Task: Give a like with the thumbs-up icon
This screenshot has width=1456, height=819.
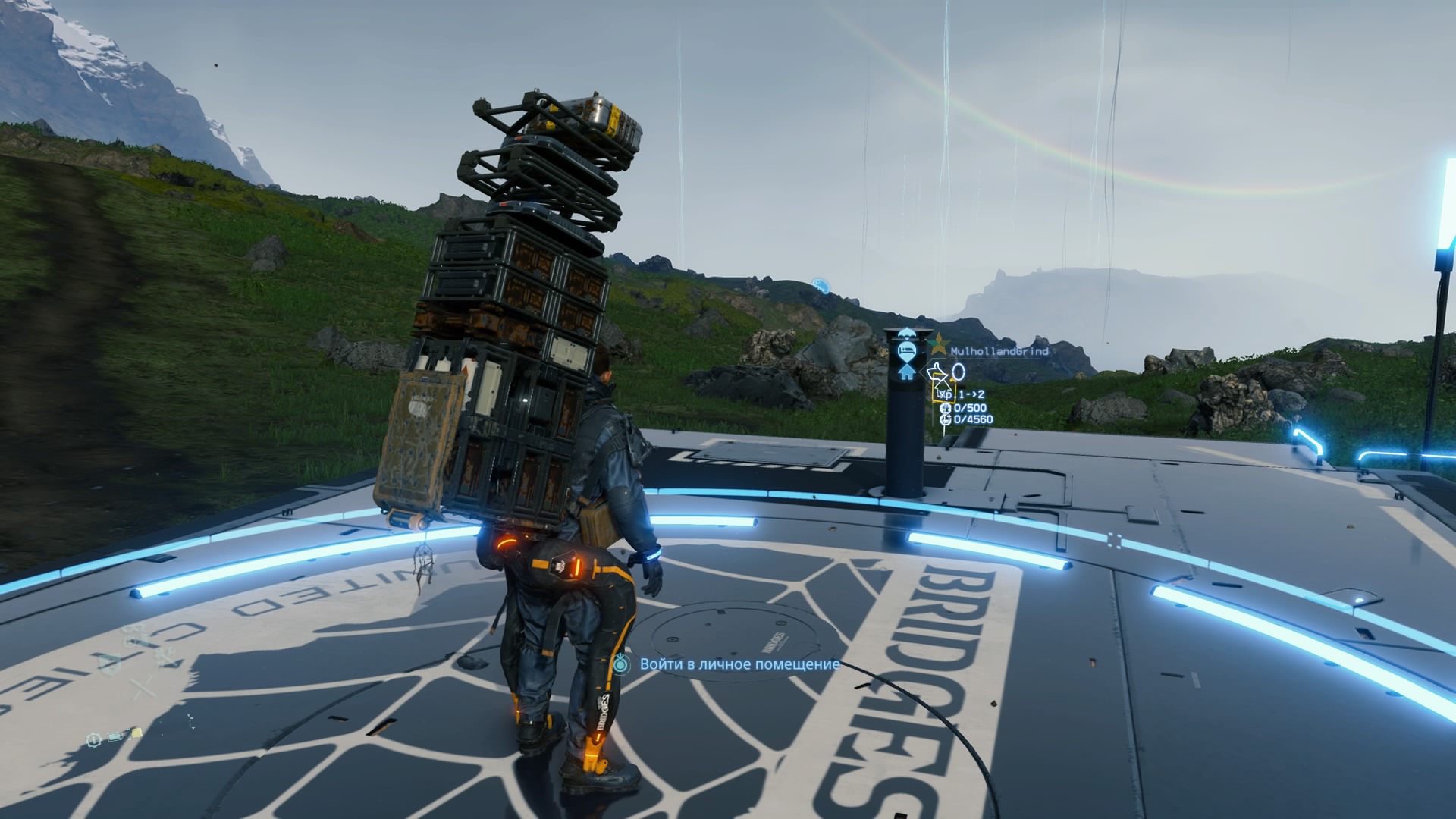Action: pos(937,372)
